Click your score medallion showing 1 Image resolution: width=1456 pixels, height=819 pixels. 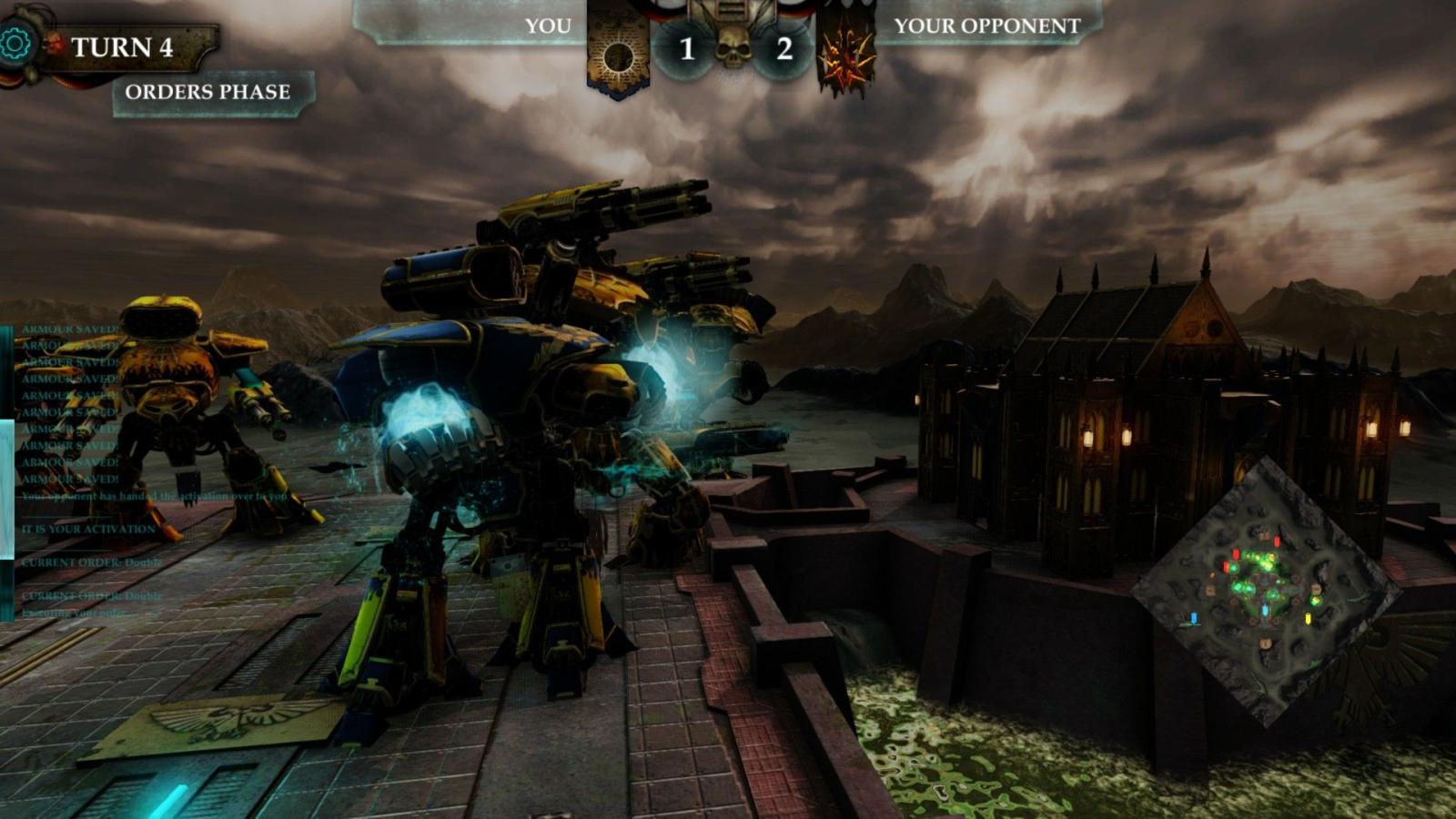[685, 50]
